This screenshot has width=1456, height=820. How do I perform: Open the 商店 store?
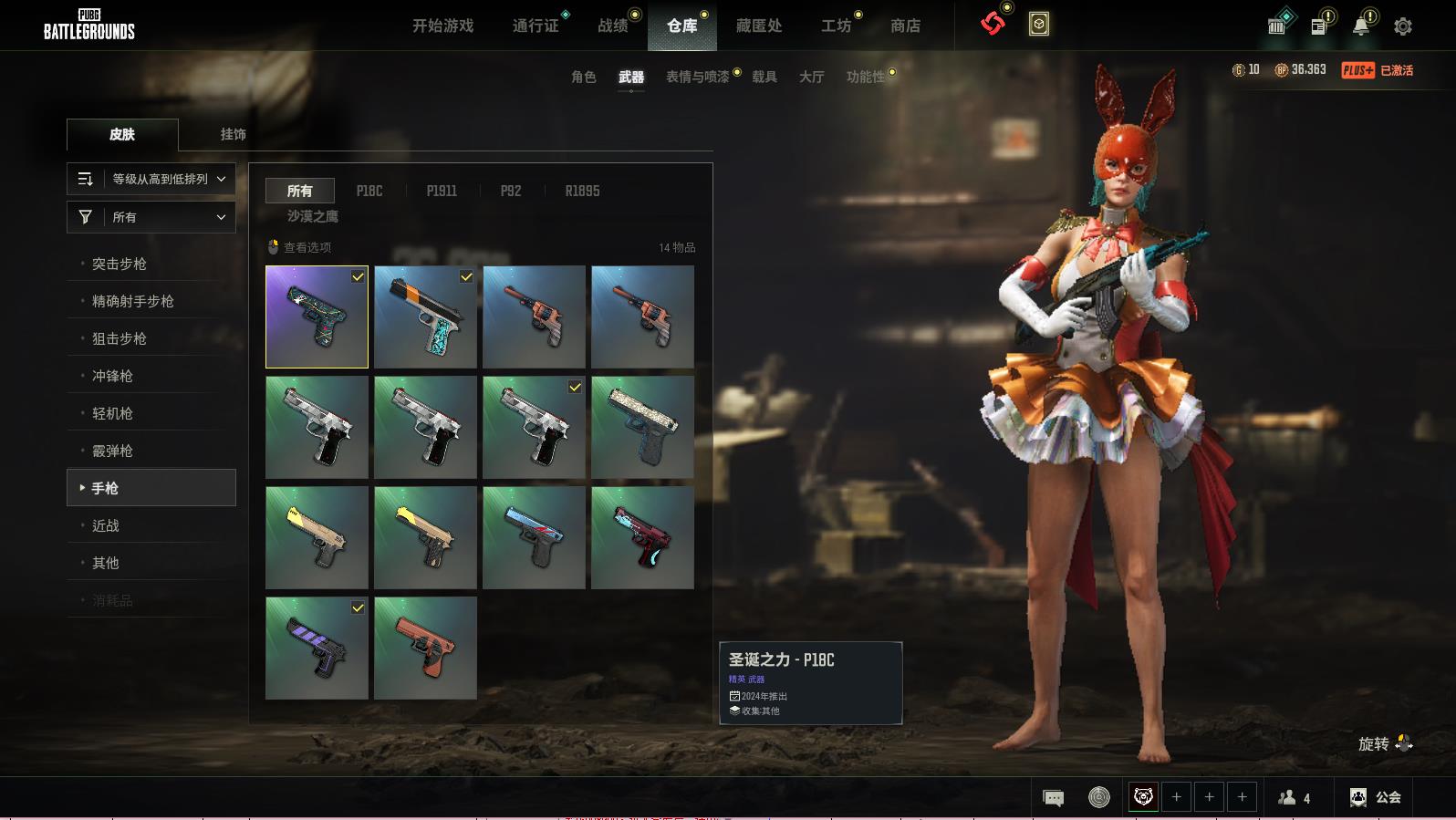pos(905,26)
